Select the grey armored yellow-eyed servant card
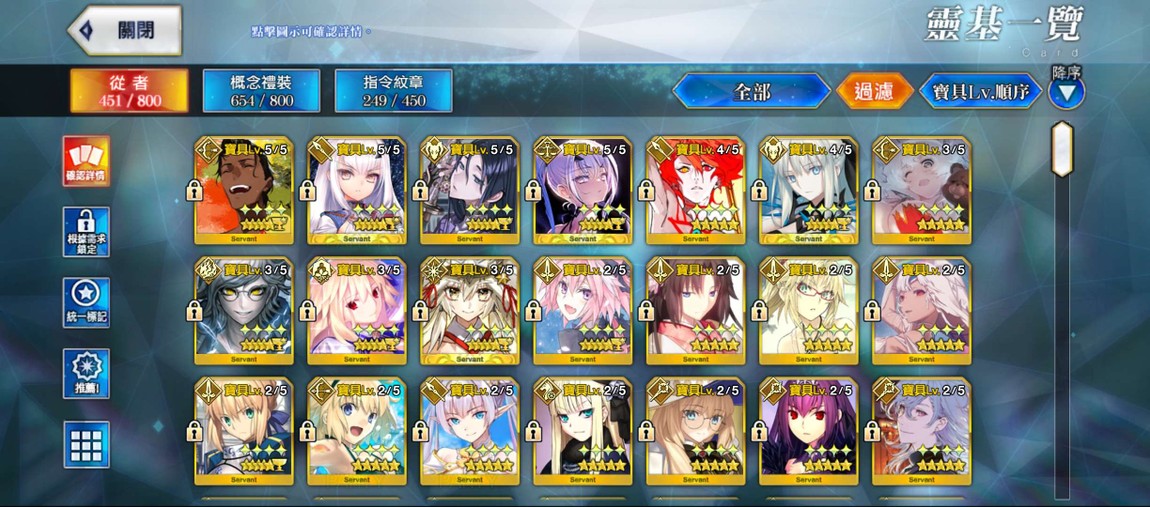 (244, 311)
